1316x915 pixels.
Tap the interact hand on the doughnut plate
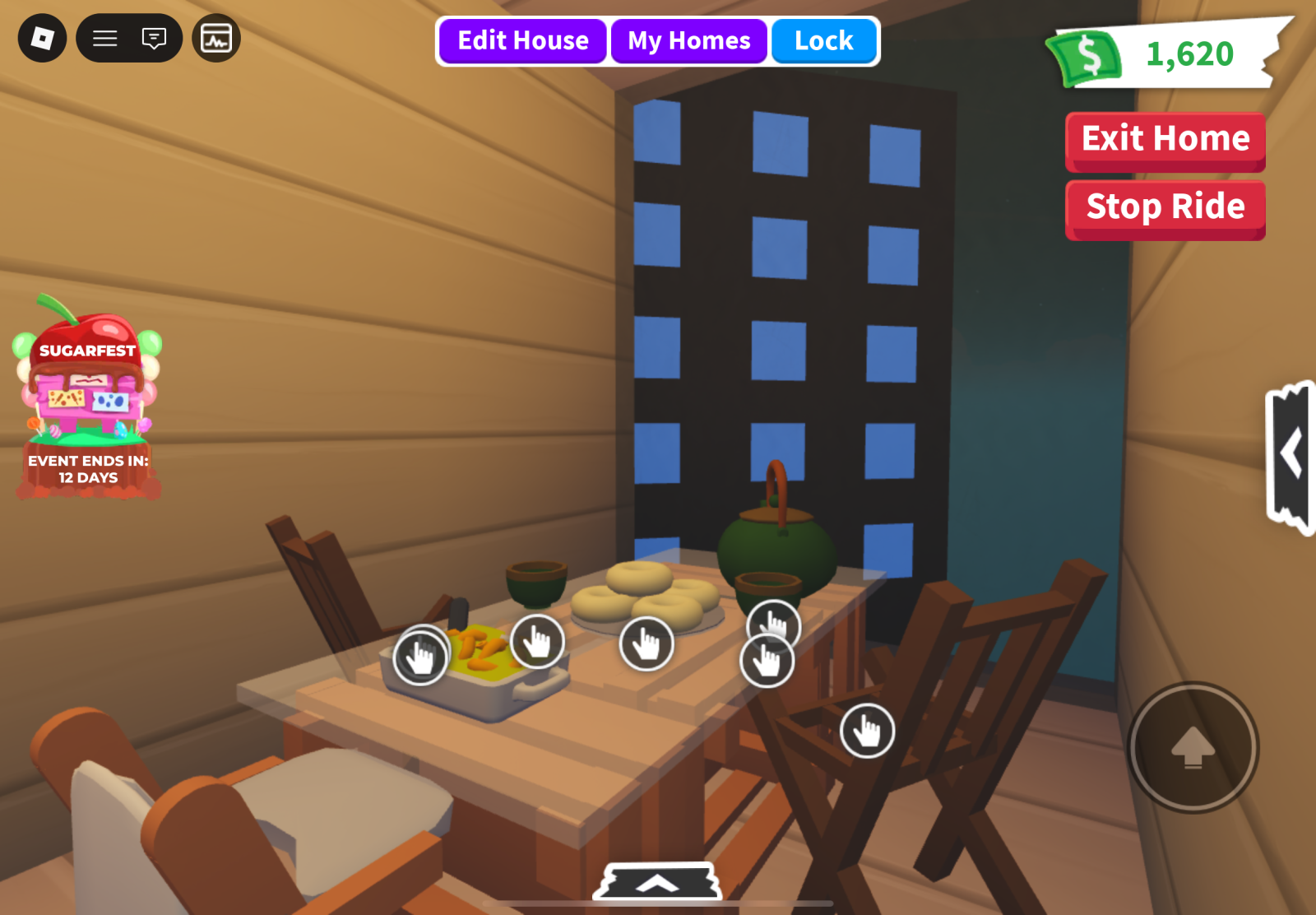pyautogui.click(x=646, y=643)
